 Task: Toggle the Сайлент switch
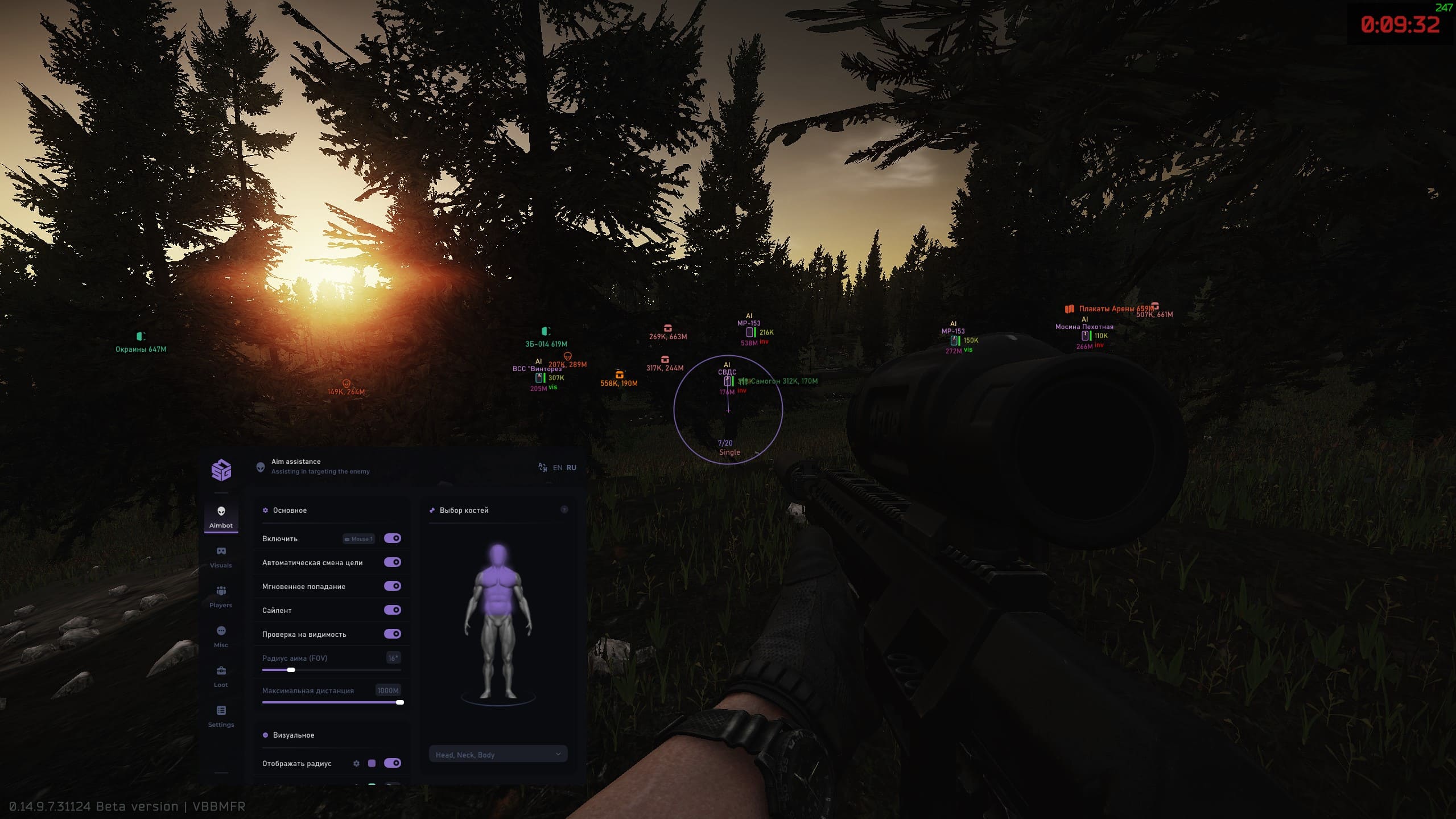click(392, 610)
